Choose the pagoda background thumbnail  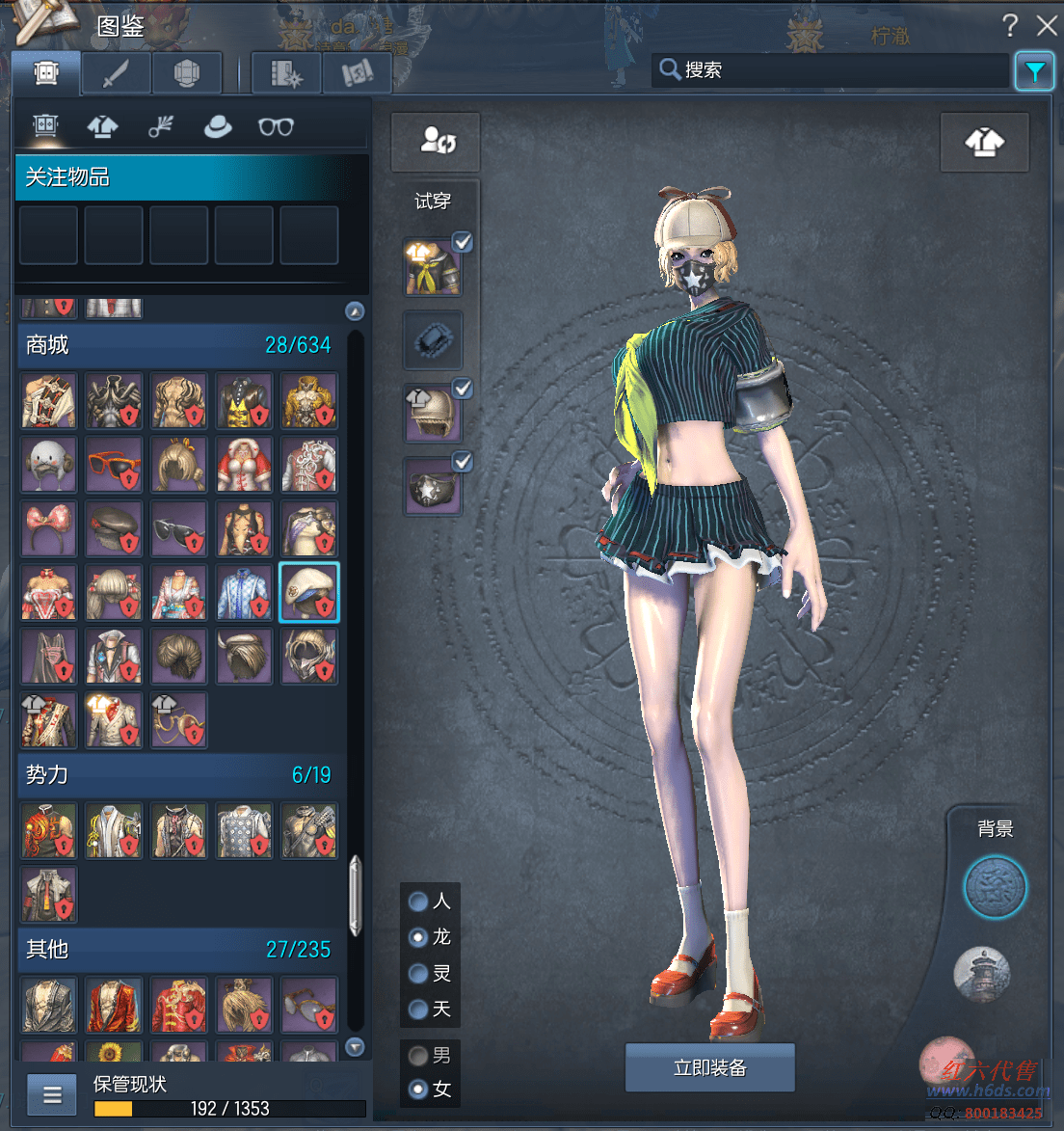pyautogui.click(x=982, y=974)
